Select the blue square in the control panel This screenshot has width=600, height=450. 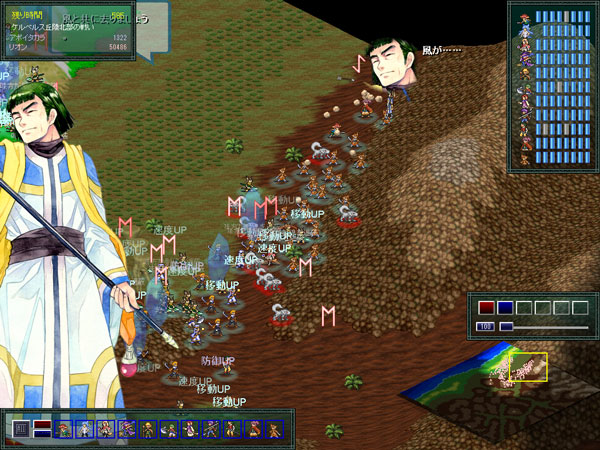[505, 307]
